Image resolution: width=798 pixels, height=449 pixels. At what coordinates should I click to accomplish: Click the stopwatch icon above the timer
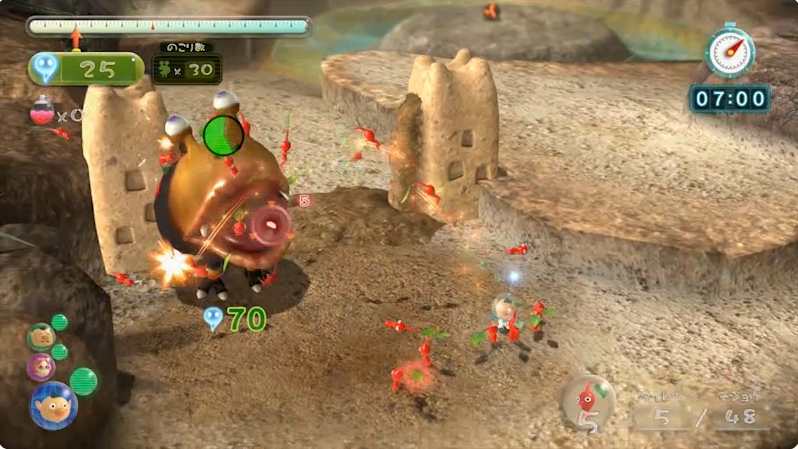730,51
